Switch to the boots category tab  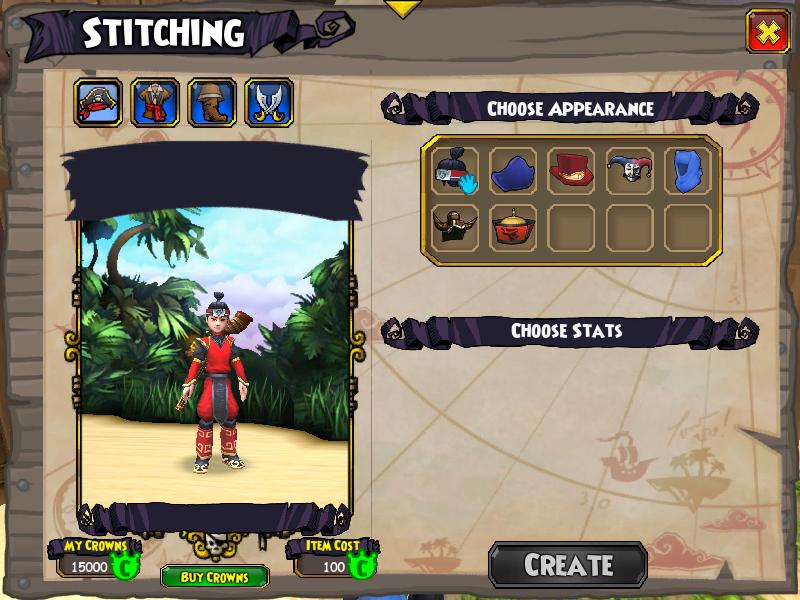(212, 102)
